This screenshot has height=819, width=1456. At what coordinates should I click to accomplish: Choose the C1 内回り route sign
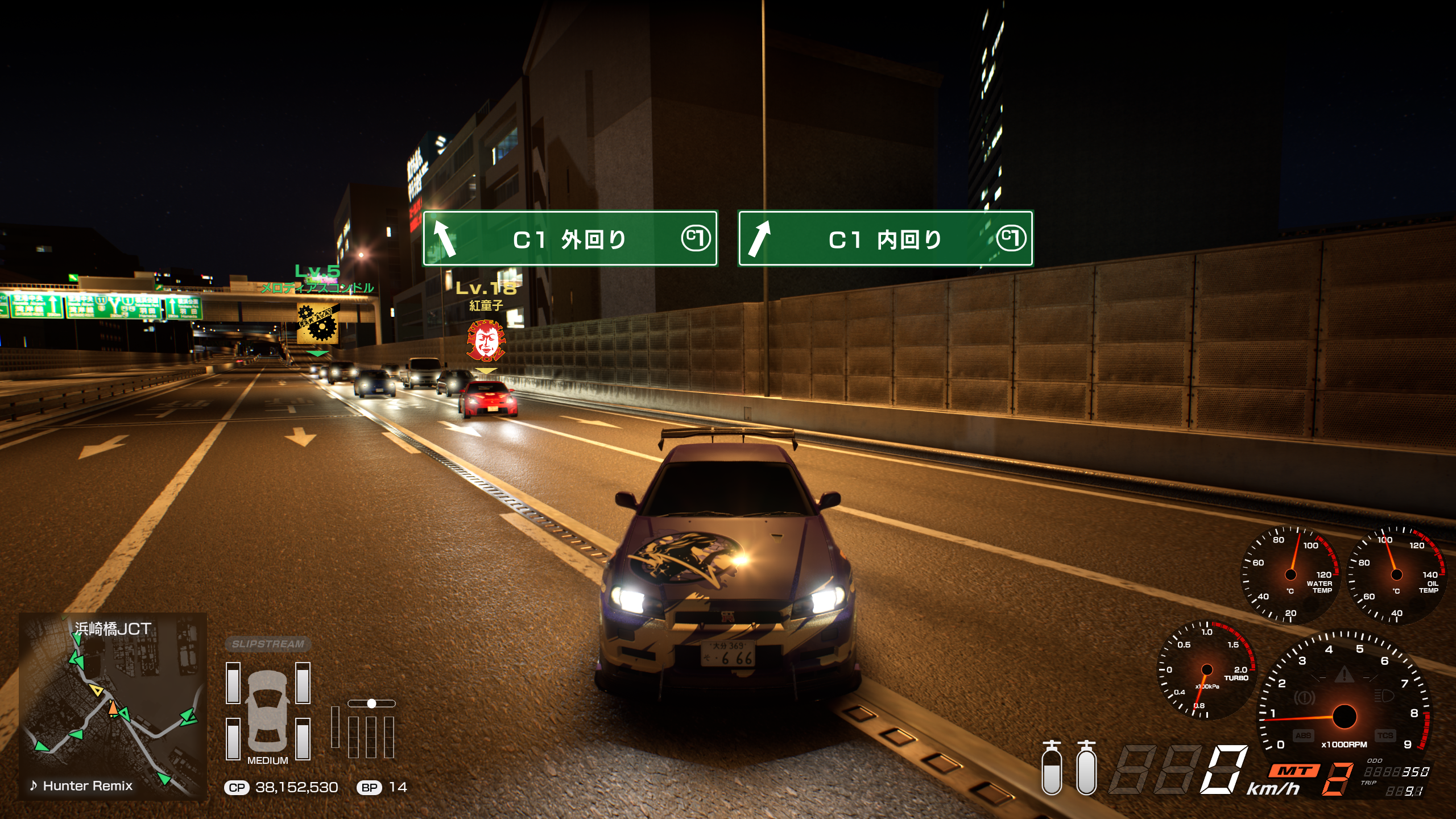(885, 239)
